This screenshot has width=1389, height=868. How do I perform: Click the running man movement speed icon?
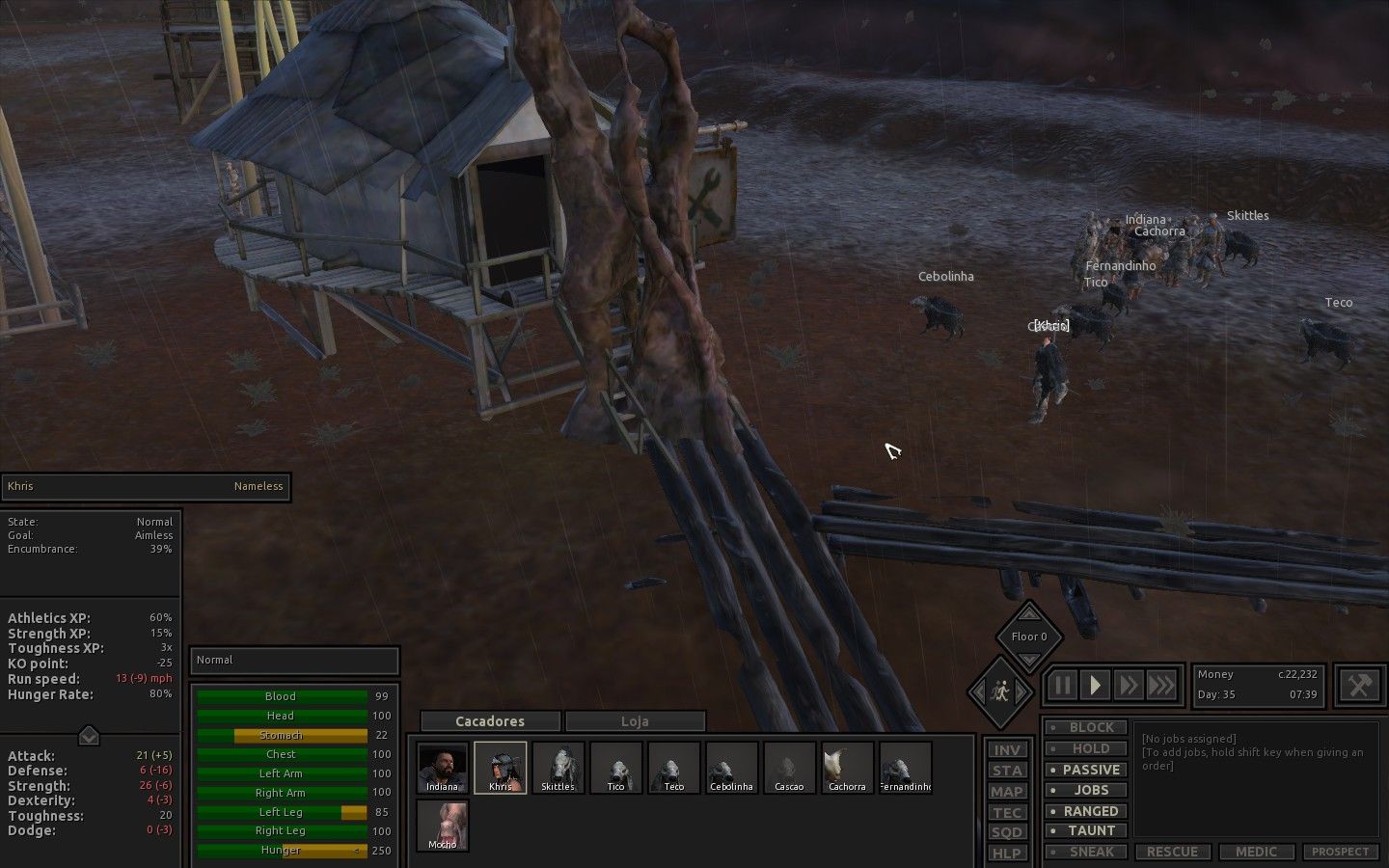point(1002,692)
